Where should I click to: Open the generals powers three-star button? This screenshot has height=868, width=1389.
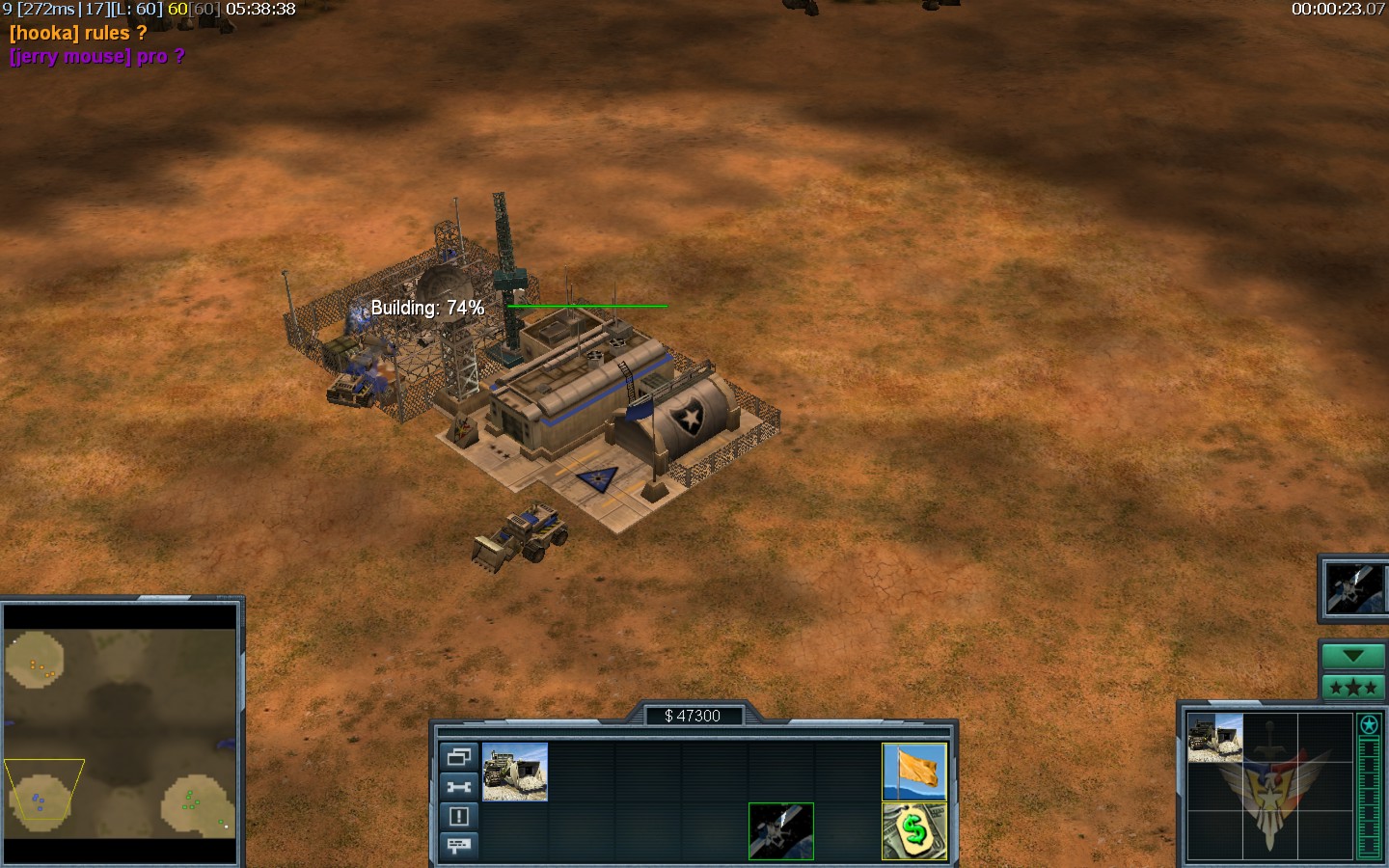tap(1352, 688)
